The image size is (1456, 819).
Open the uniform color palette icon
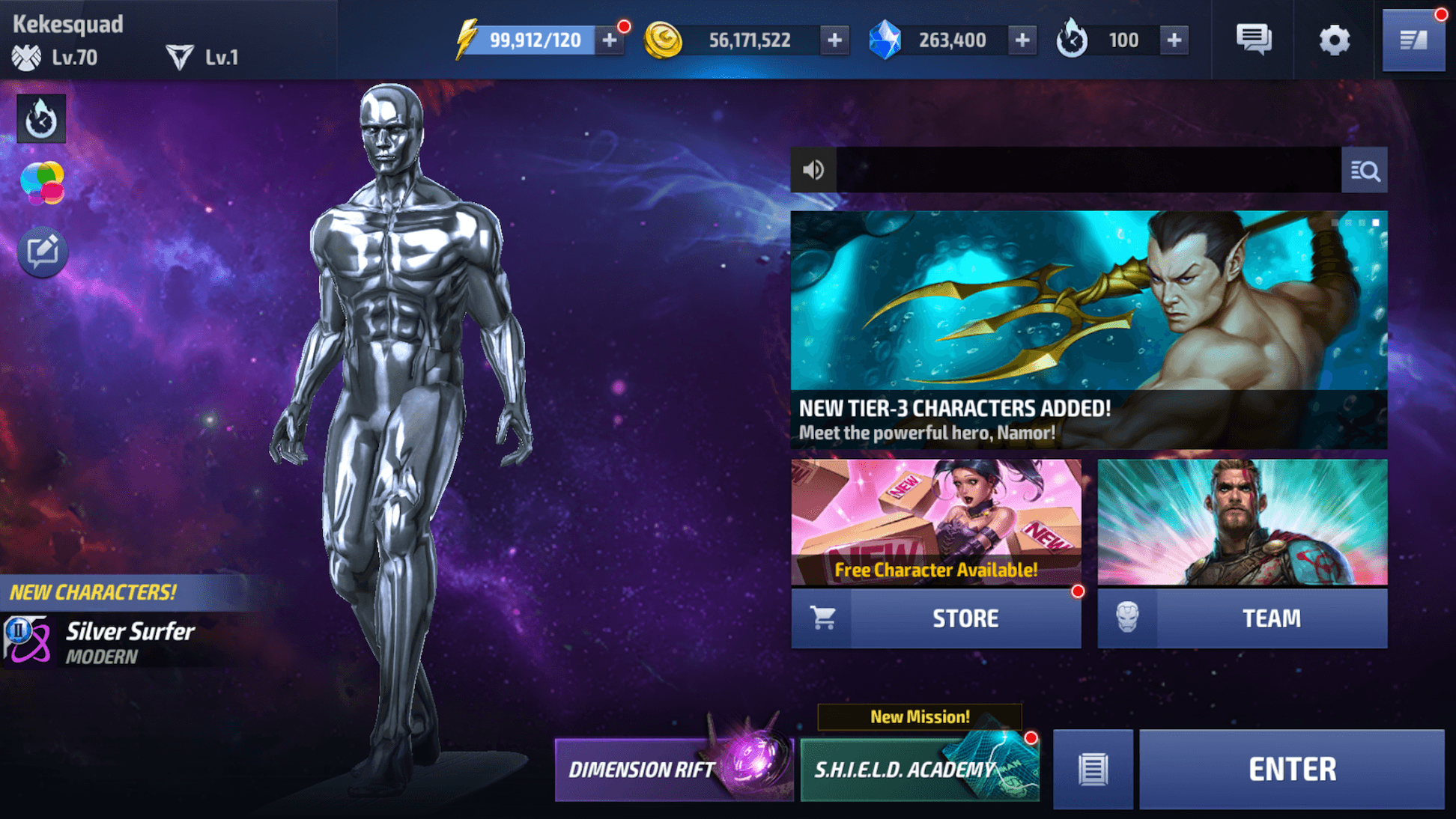[42, 180]
